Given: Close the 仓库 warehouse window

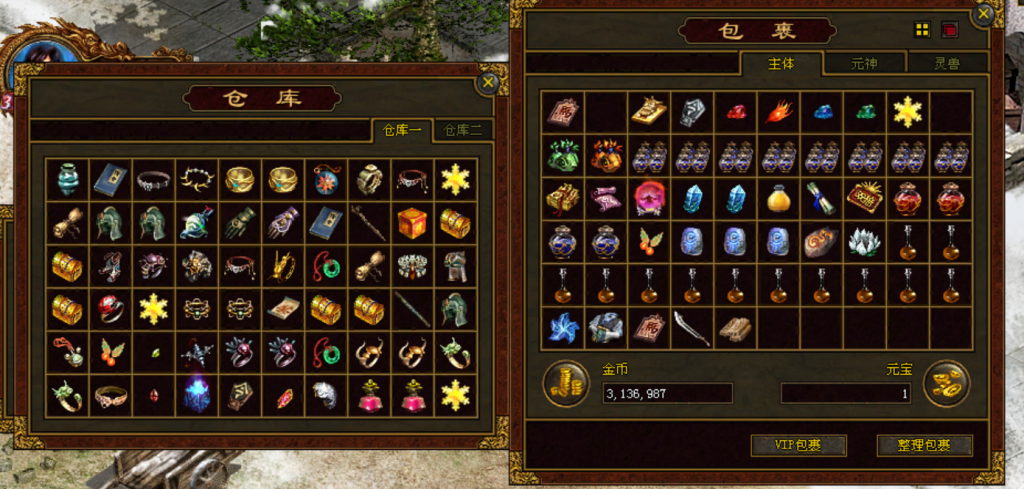Looking at the screenshot, I should 488,82.
